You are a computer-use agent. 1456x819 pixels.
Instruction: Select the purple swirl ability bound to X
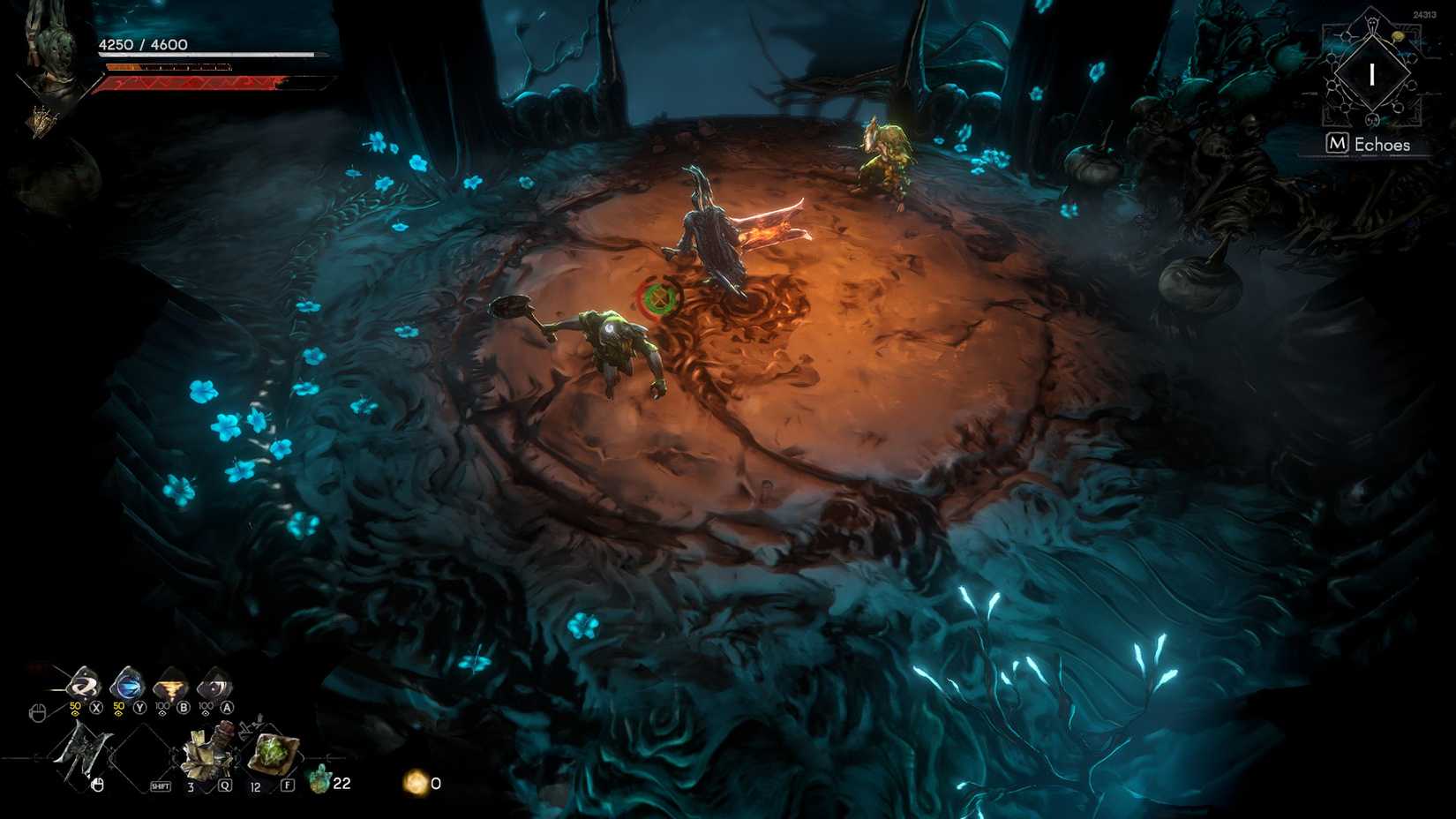82,687
